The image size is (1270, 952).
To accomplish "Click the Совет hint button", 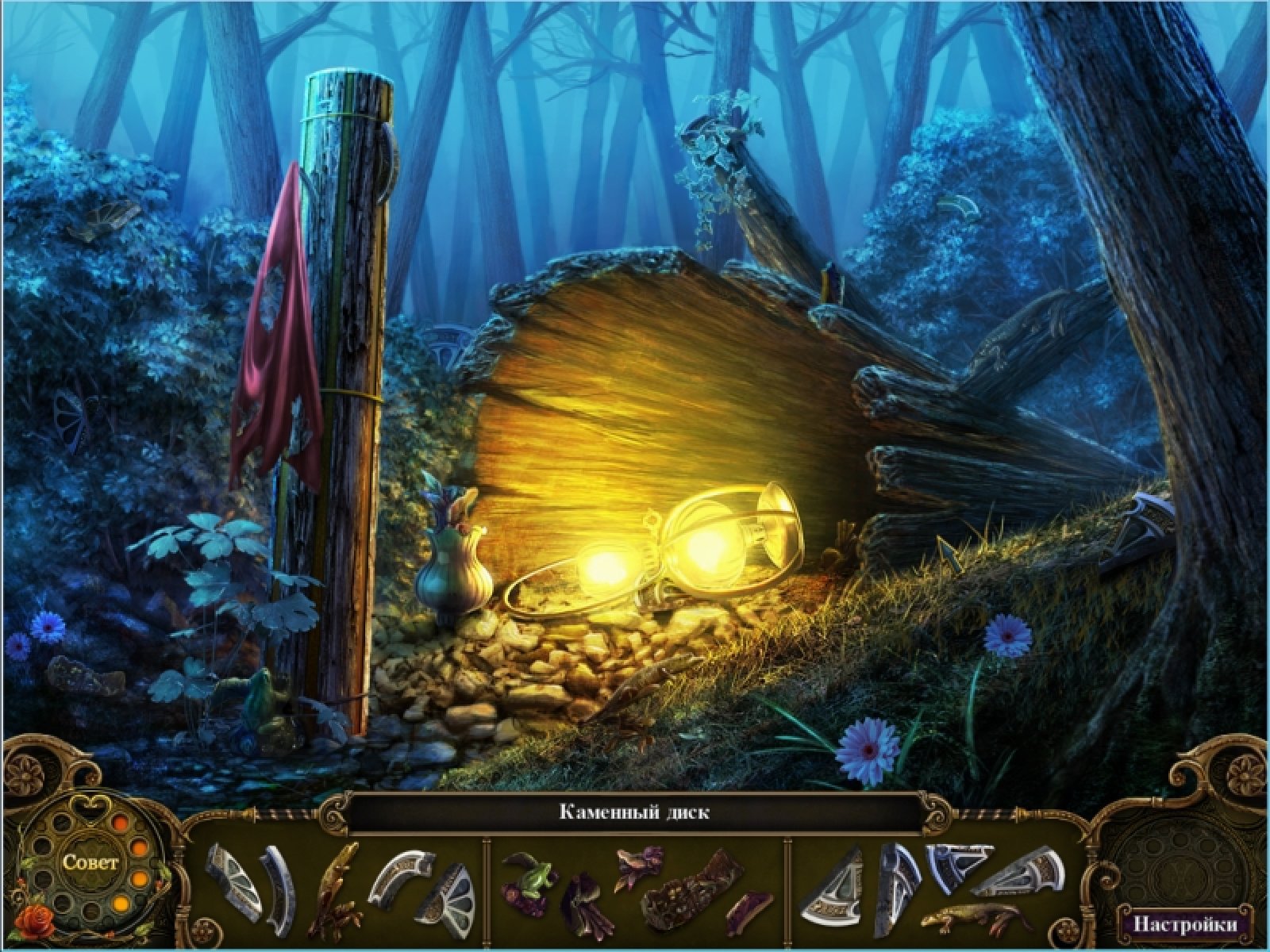I will pos(91,862).
